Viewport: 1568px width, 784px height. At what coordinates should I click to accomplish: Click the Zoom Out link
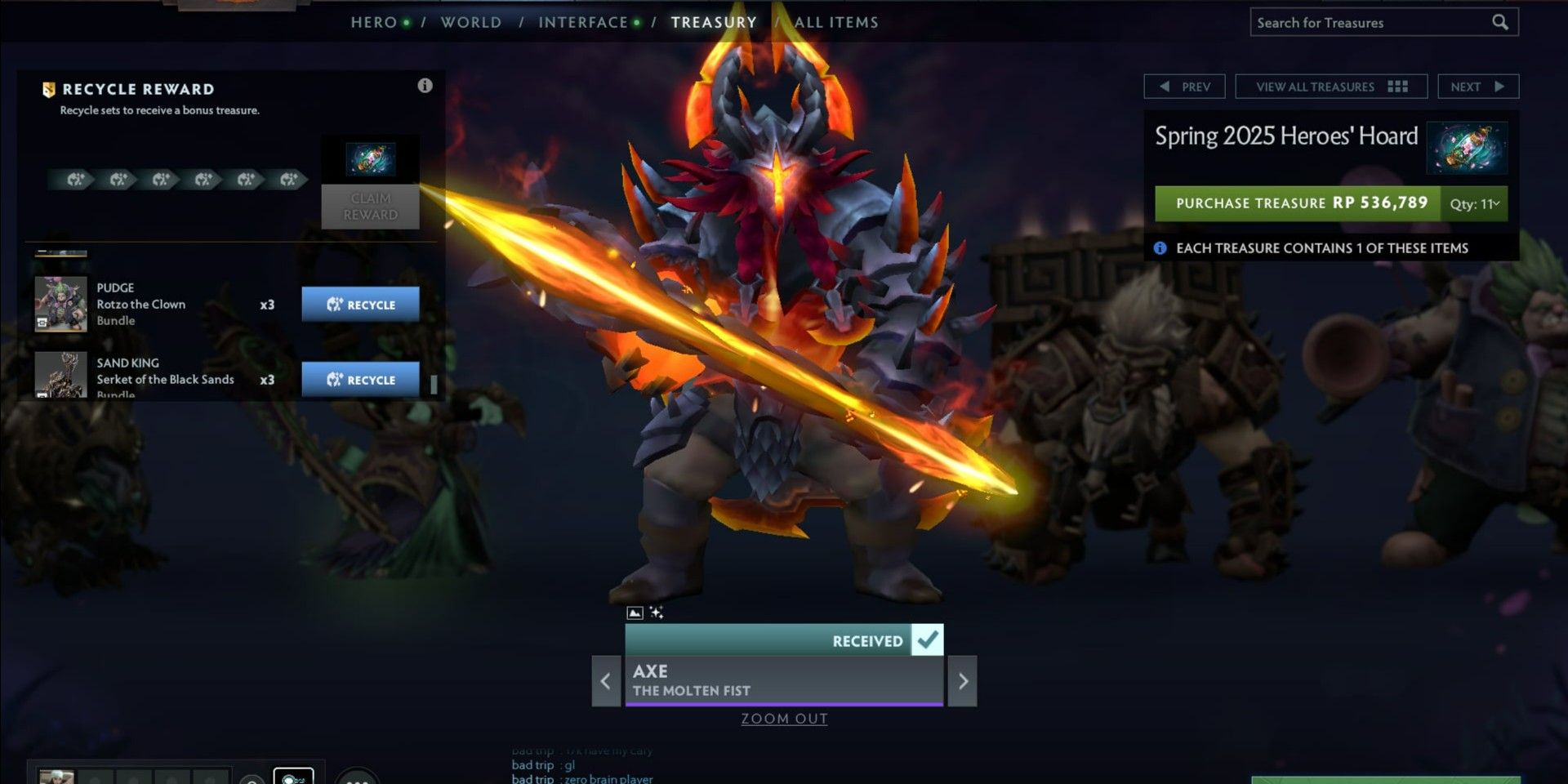click(784, 719)
